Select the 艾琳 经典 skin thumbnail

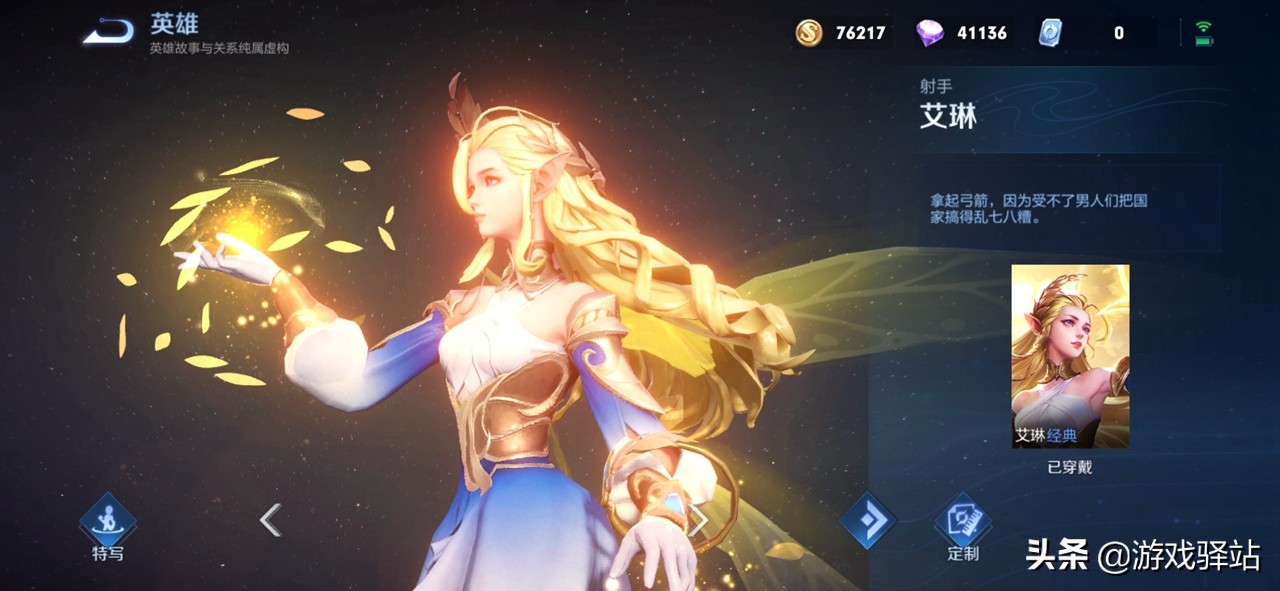pos(1070,356)
